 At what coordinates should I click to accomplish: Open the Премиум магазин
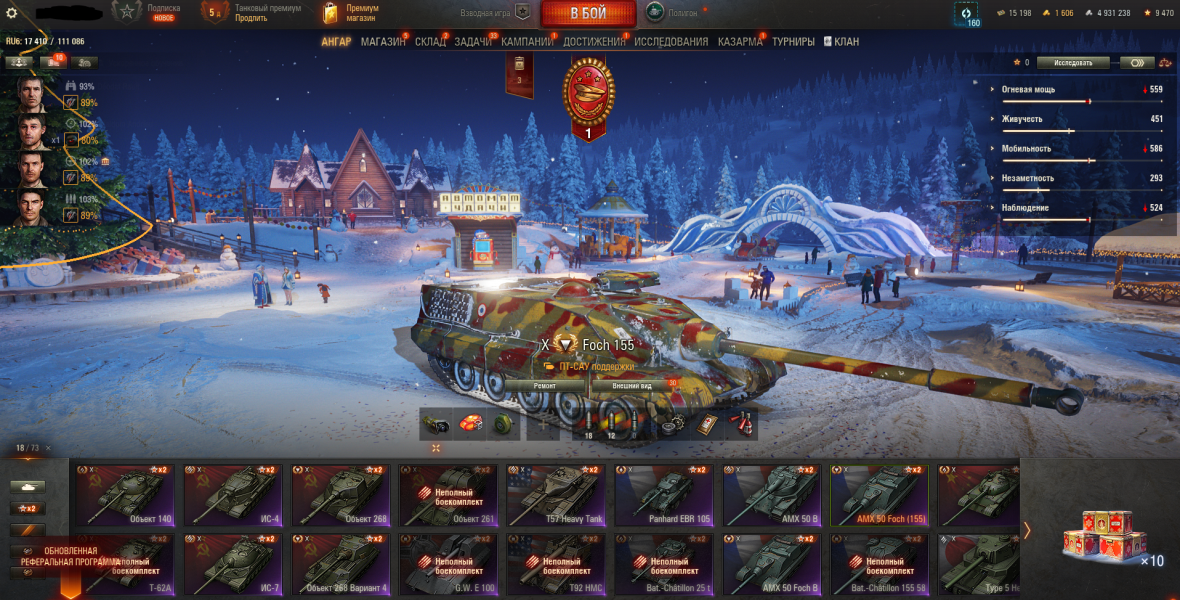pos(352,13)
